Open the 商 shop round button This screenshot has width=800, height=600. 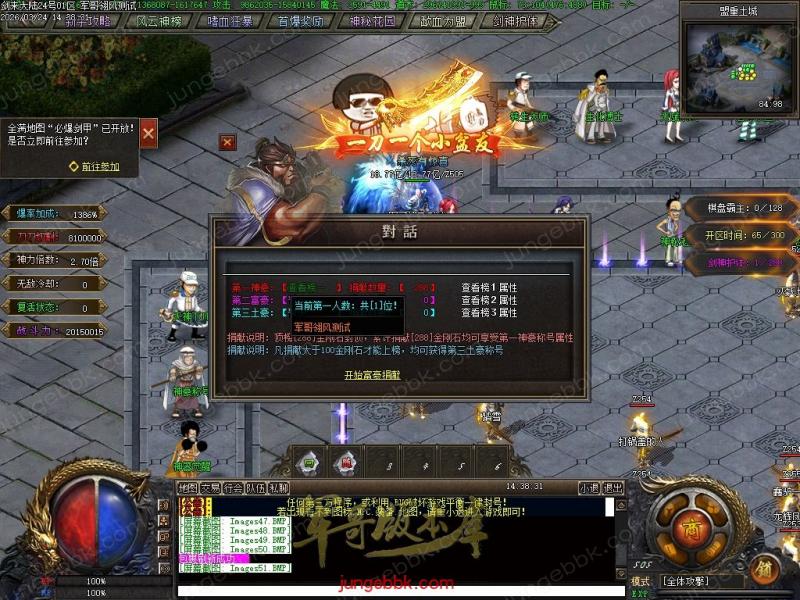(x=689, y=528)
